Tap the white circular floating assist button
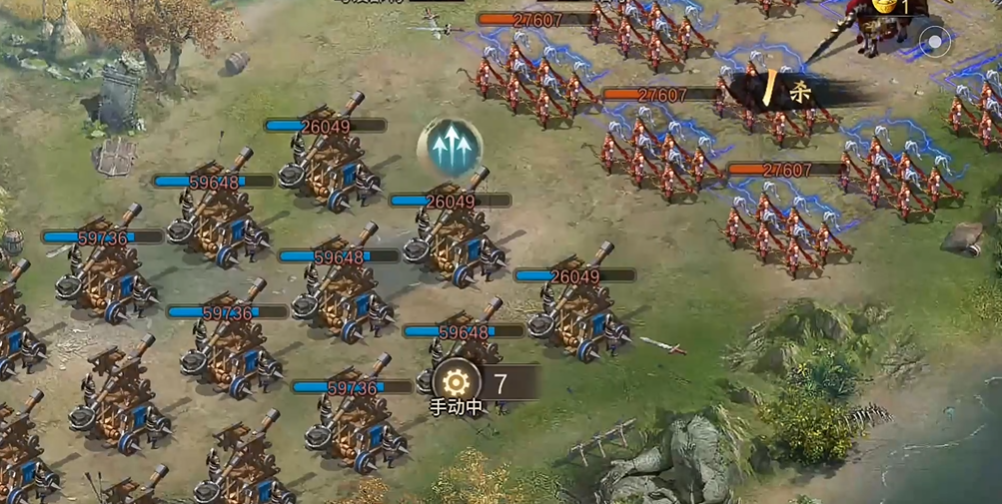Image resolution: width=1002 pixels, height=504 pixels. (x=936, y=43)
